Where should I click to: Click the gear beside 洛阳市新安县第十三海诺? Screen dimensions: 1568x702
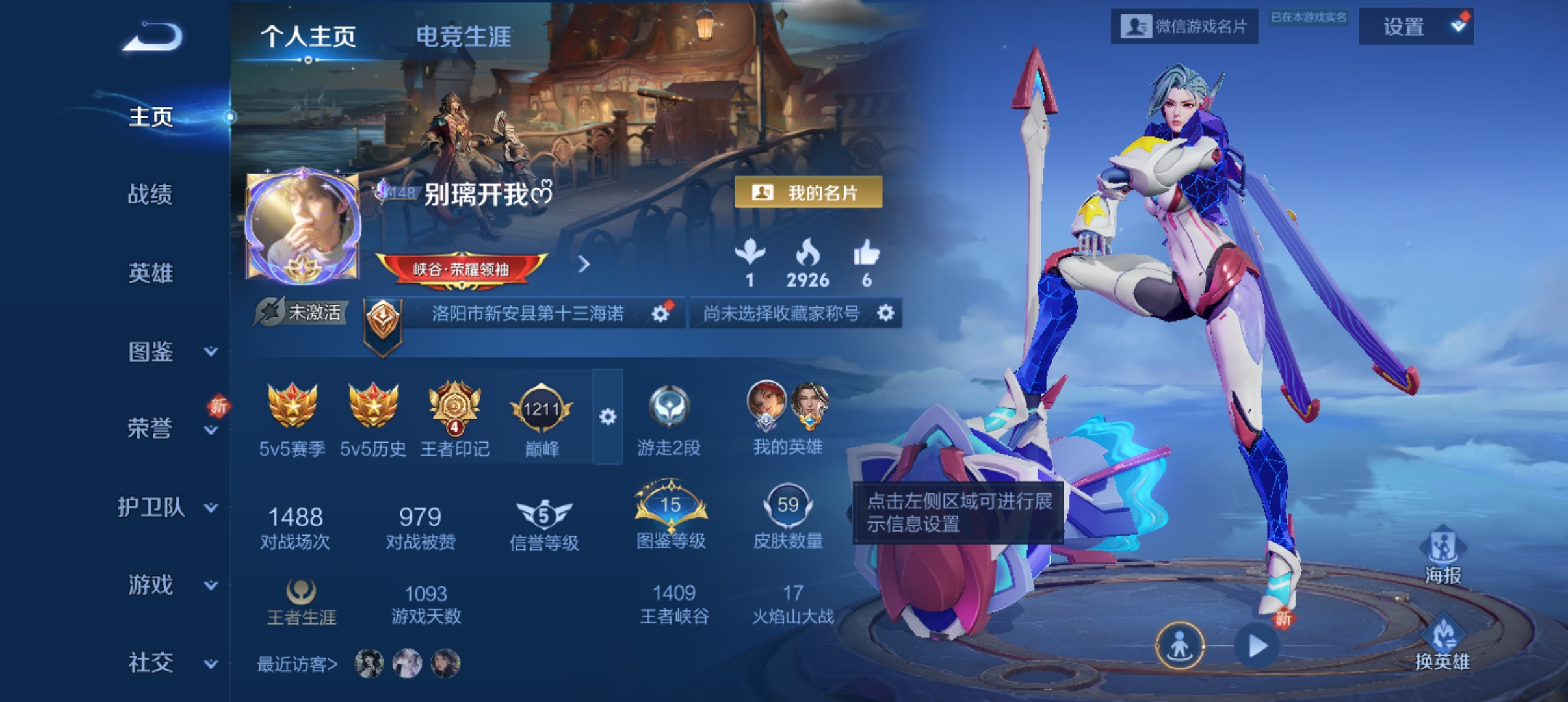(660, 314)
